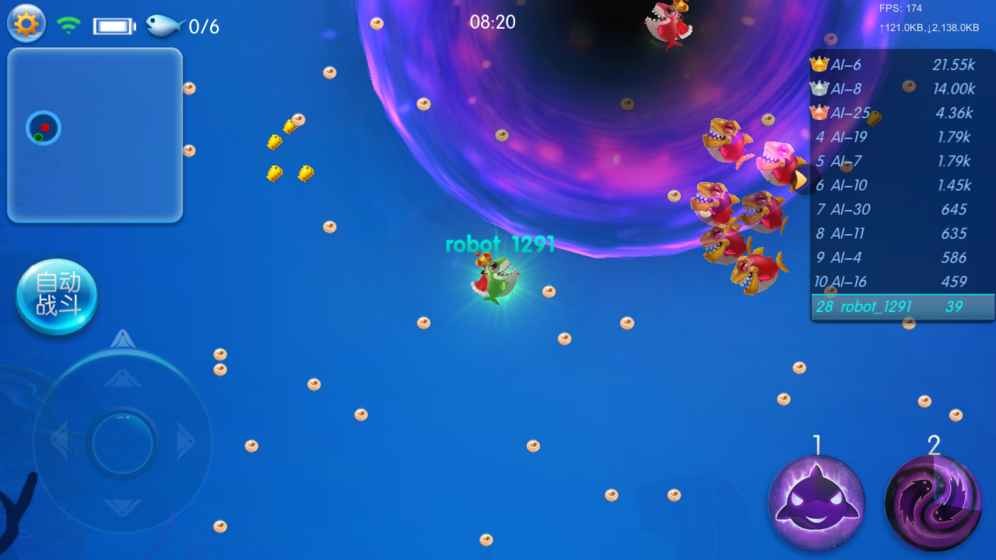Tap the joystick left arrow
The width and height of the screenshot is (996, 560).
(x=59, y=441)
